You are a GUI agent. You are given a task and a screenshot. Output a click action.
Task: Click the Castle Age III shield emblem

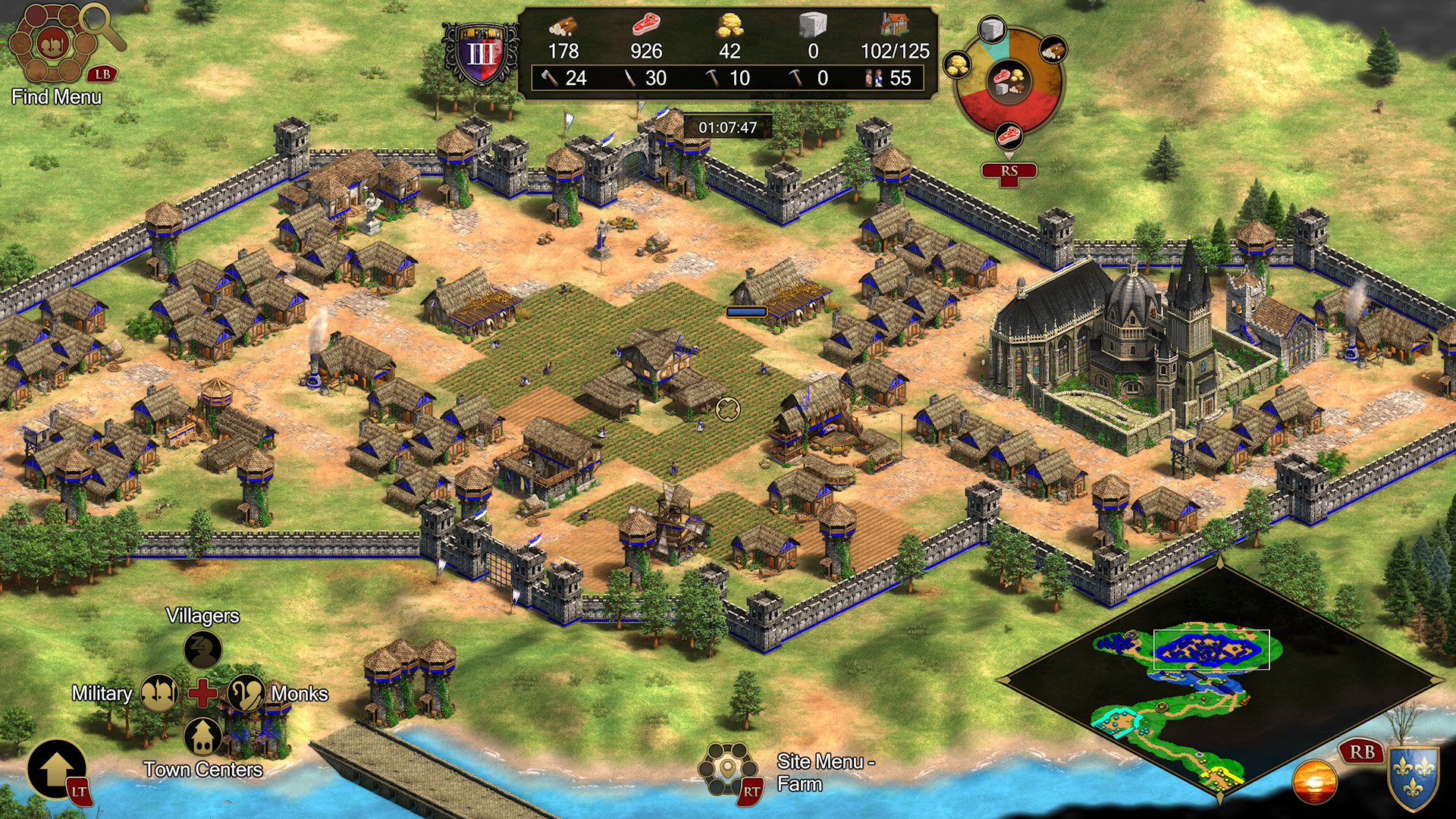pyautogui.click(x=482, y=55)
